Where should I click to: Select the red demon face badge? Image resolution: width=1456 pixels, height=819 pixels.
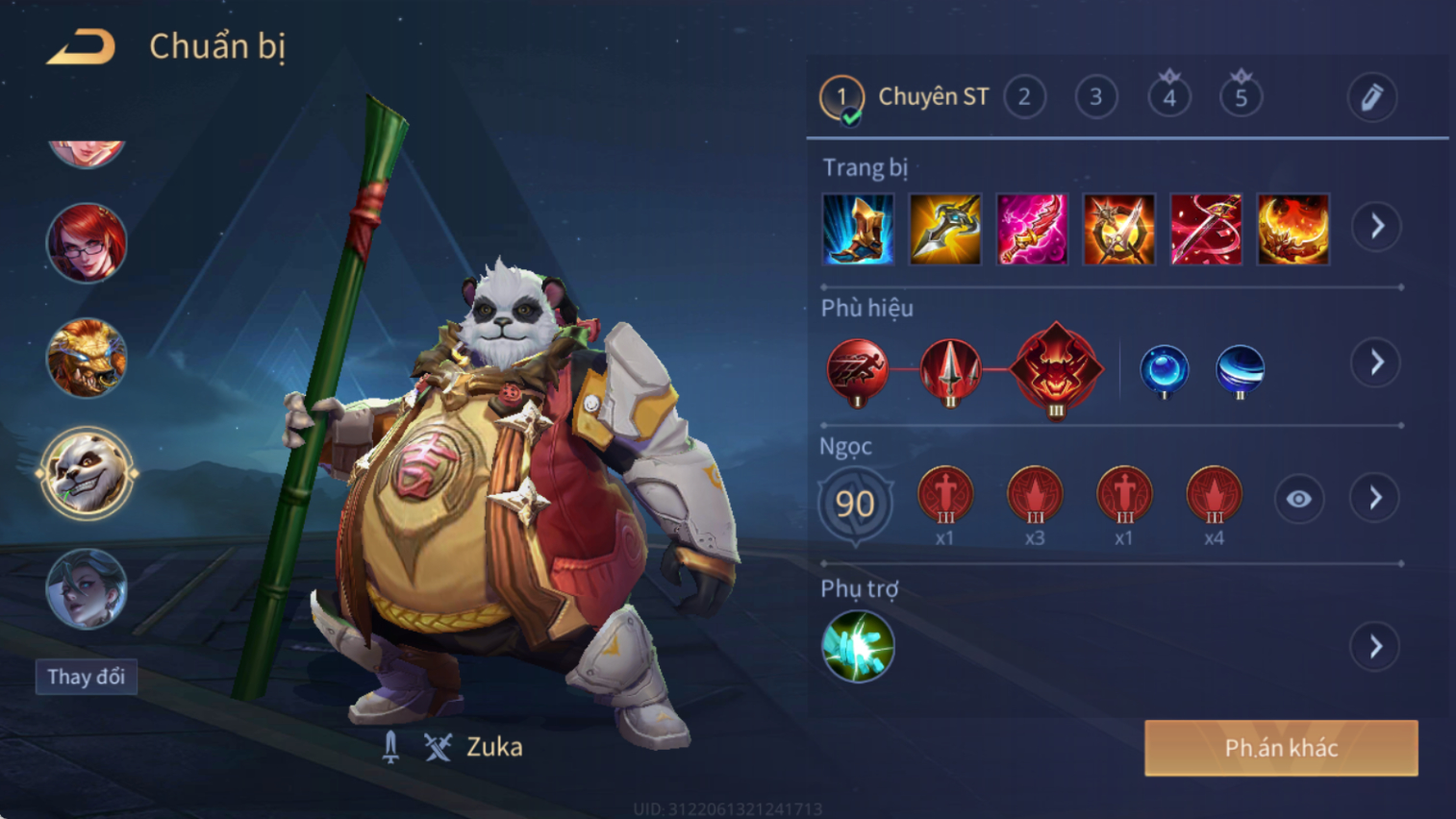1056,369
